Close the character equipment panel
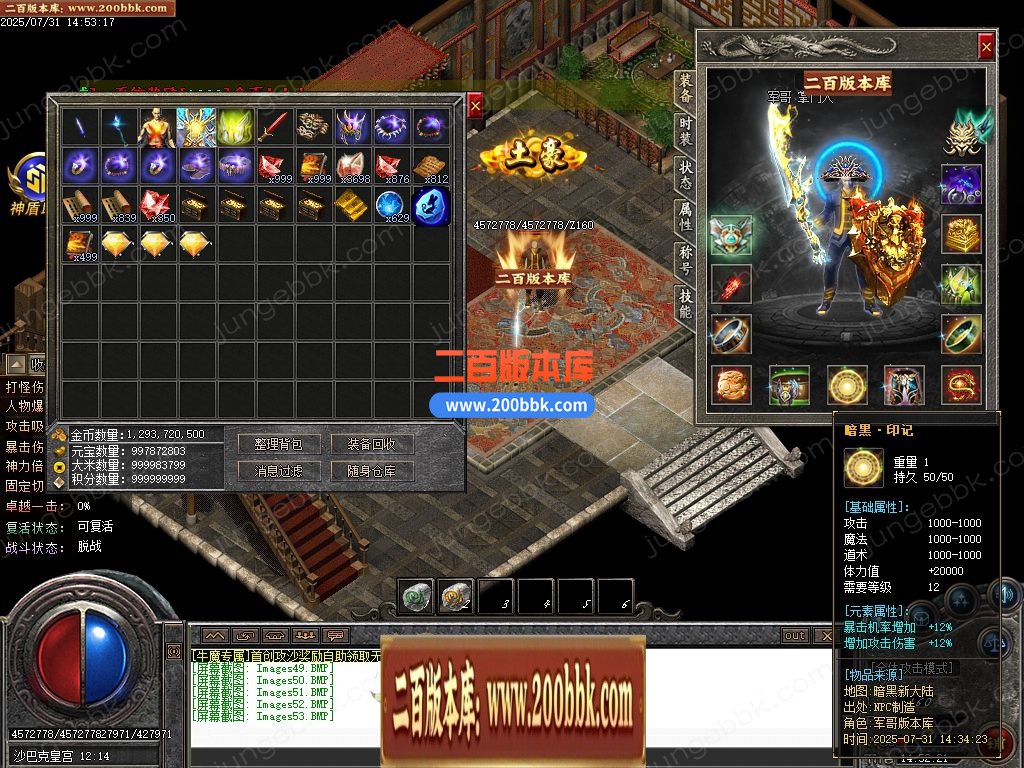The image size is (1024, 768). 986,45
